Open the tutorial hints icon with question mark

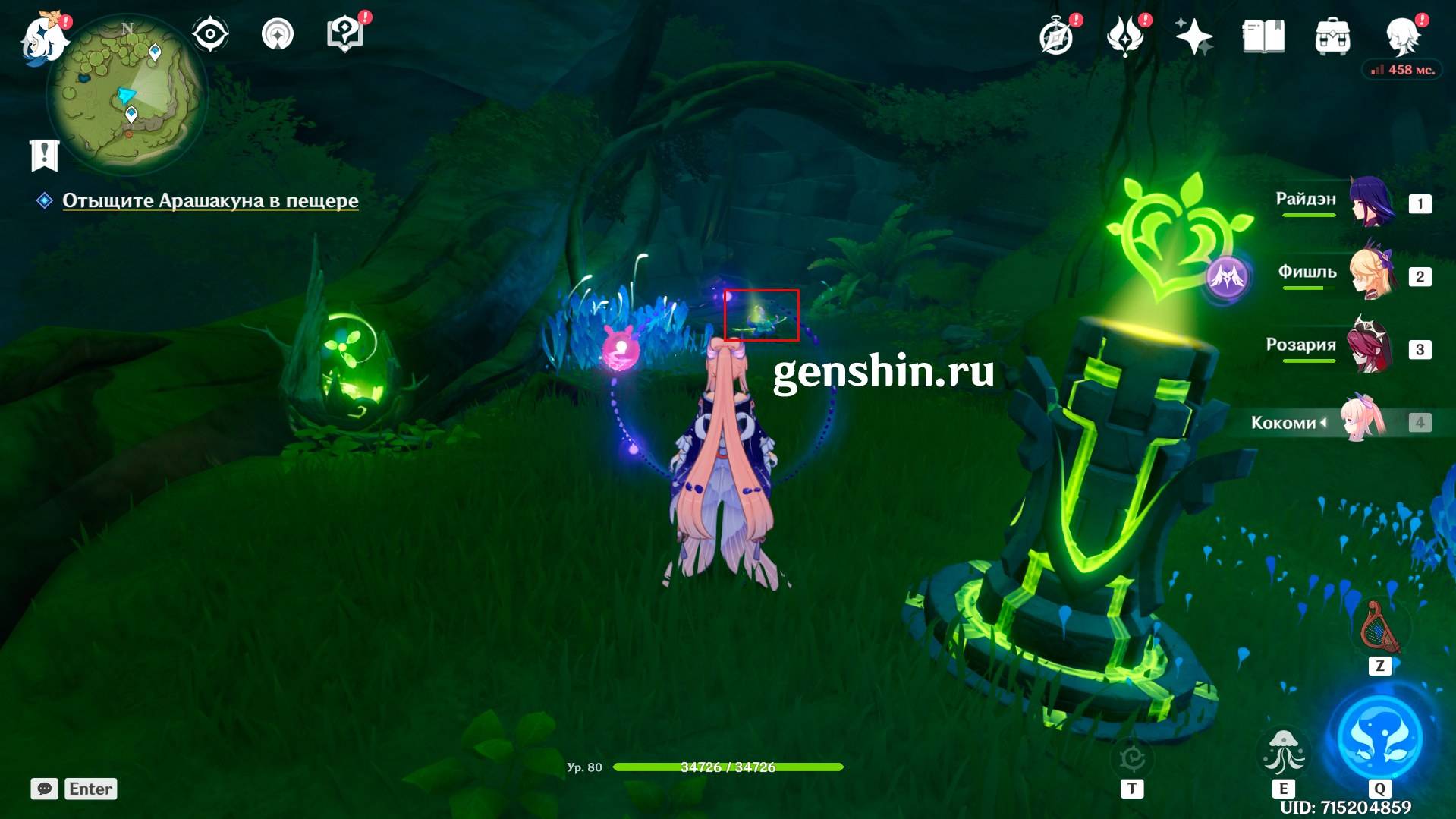[344, 35]
